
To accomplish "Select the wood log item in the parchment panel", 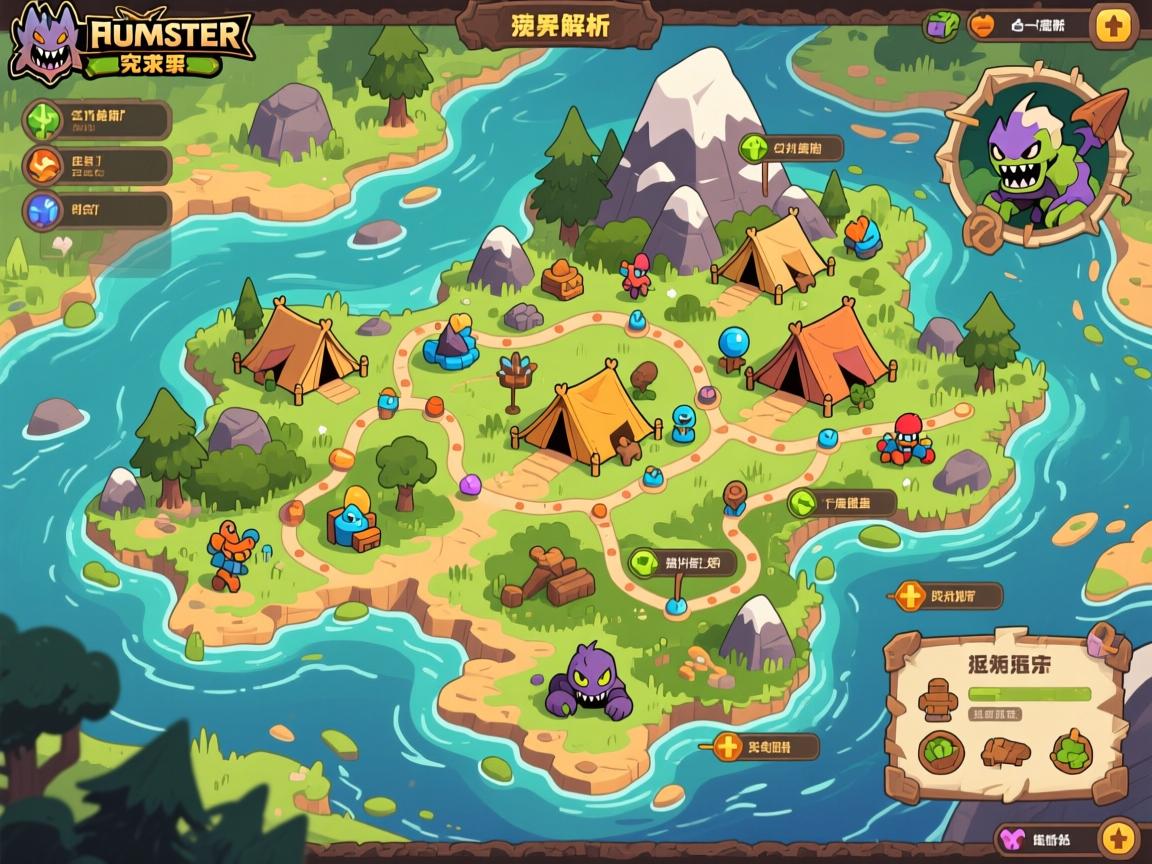I will (1005, 751).
